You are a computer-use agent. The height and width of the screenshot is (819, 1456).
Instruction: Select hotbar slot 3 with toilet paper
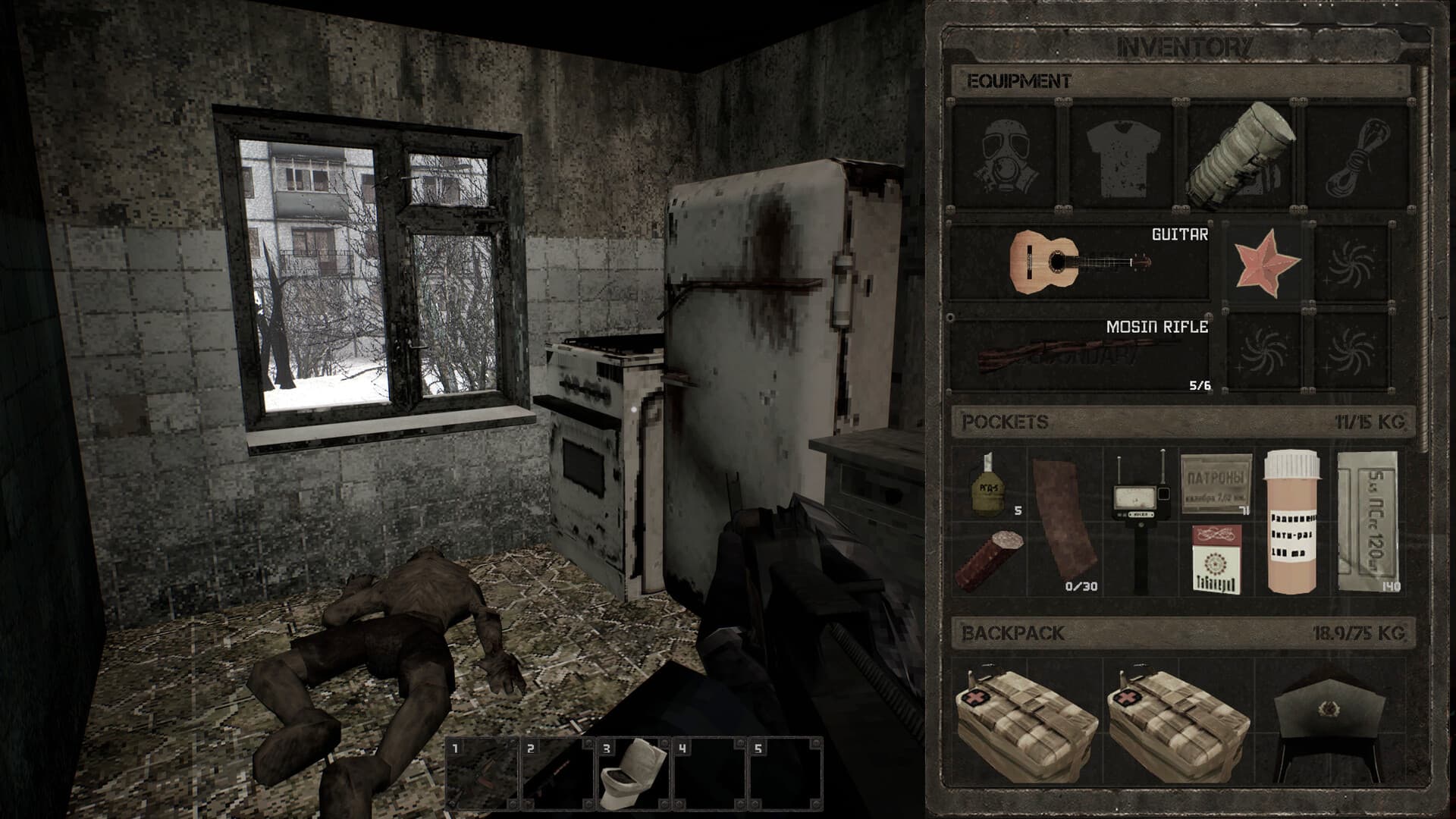pos(631,768)
